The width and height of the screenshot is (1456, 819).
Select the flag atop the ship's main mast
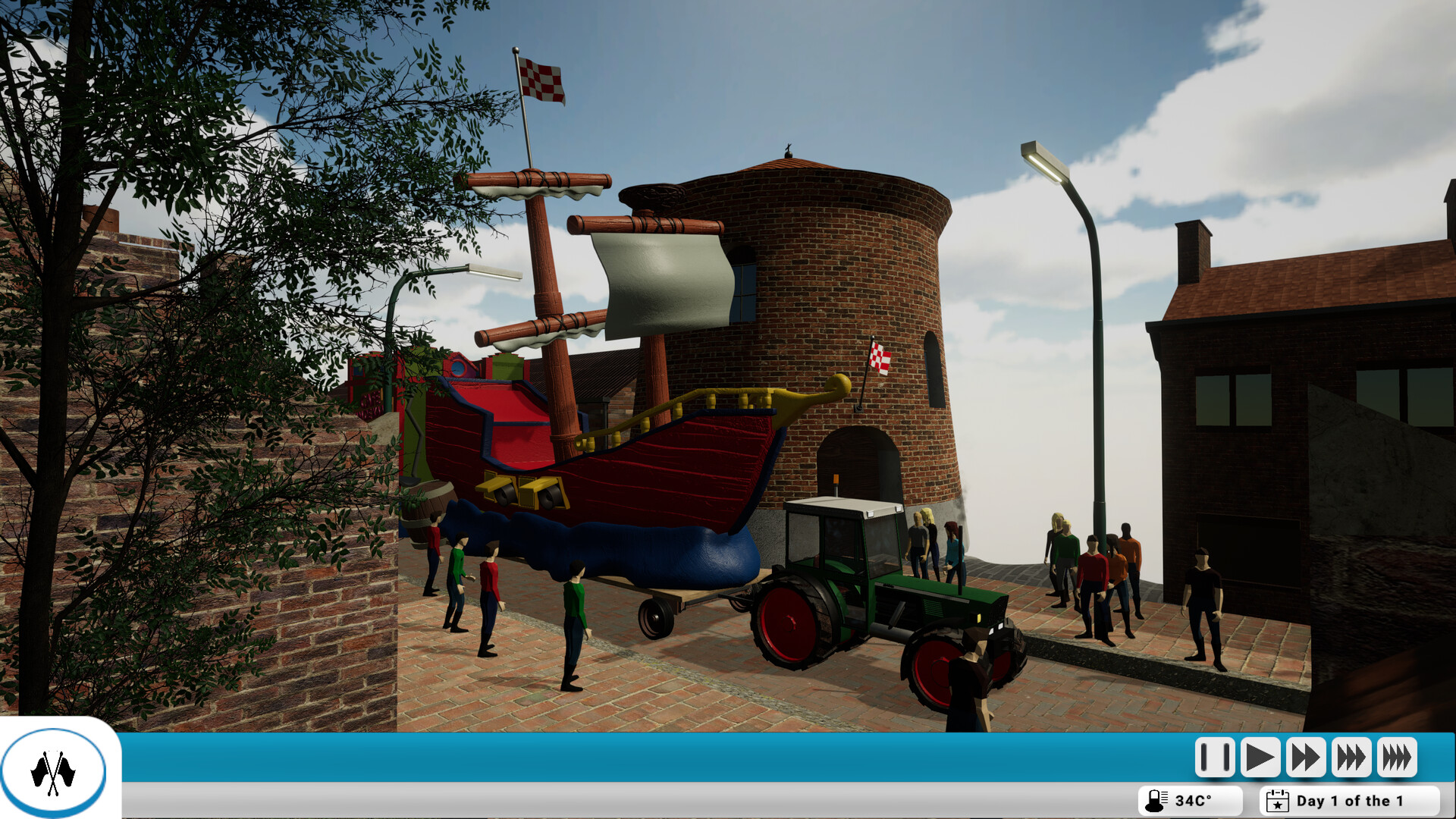pyautogui.click(x=542, y=78)
